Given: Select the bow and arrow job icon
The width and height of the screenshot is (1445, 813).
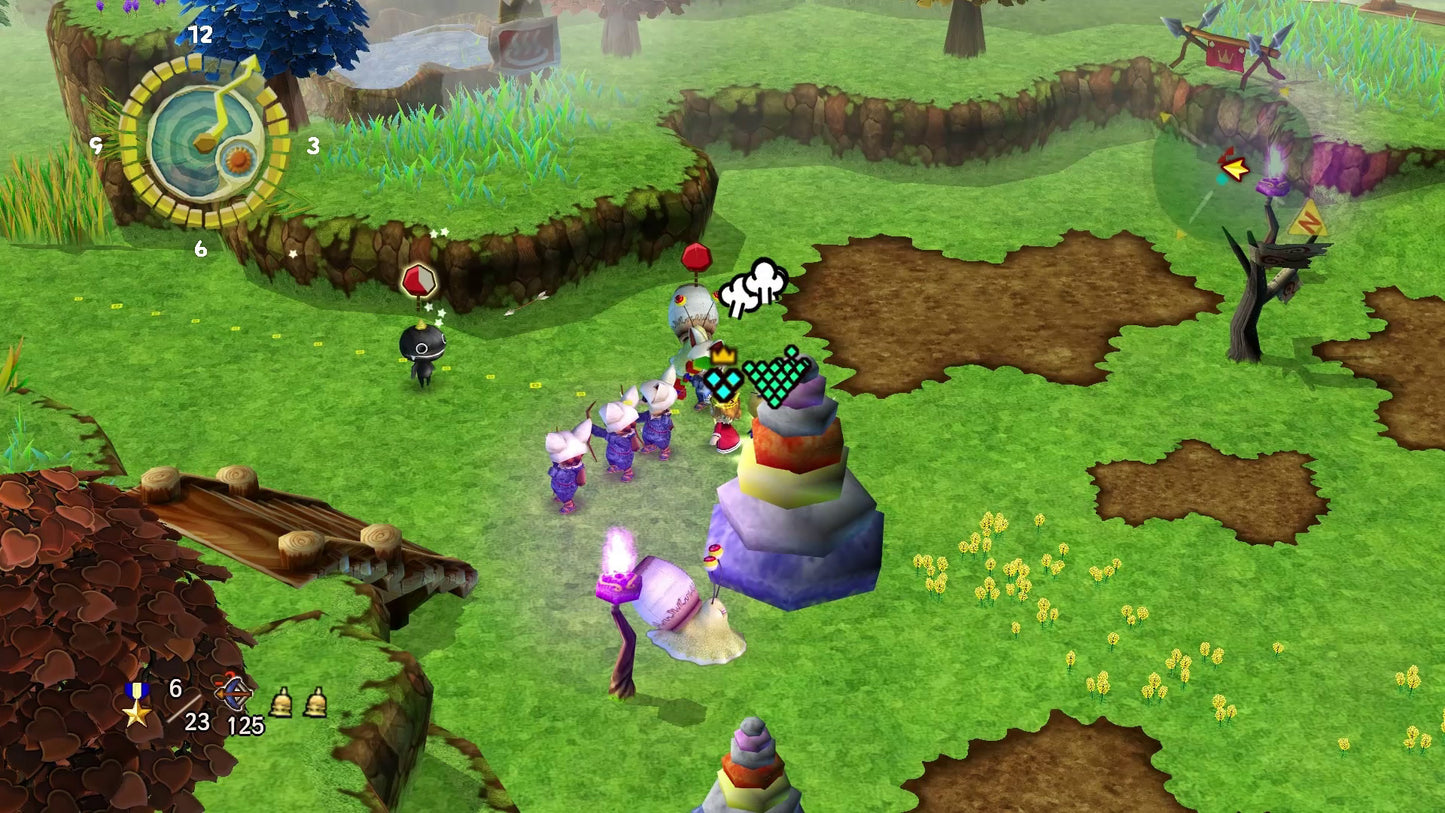Looking at the screenshot, I should click(233, 692).
